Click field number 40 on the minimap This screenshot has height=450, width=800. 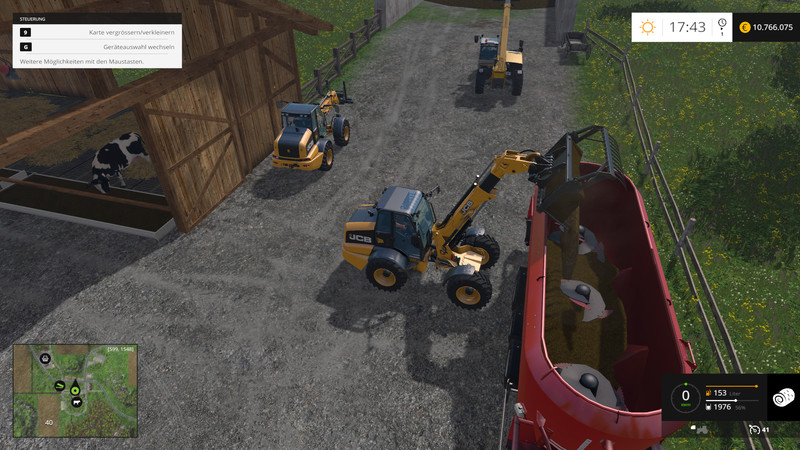point(47,423)
